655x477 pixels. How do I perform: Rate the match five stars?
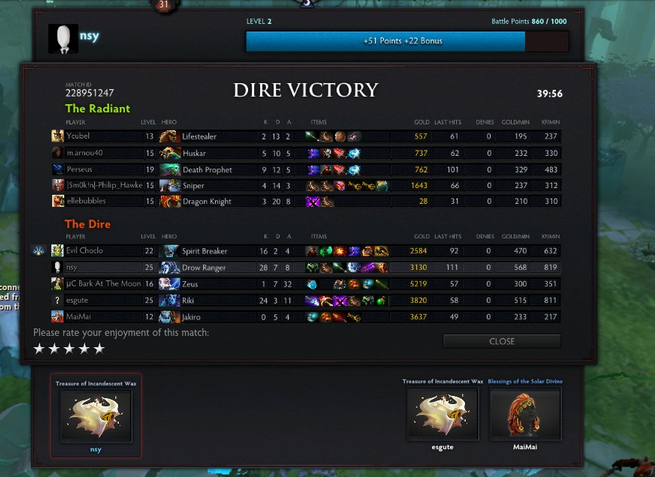click(98, 349)
